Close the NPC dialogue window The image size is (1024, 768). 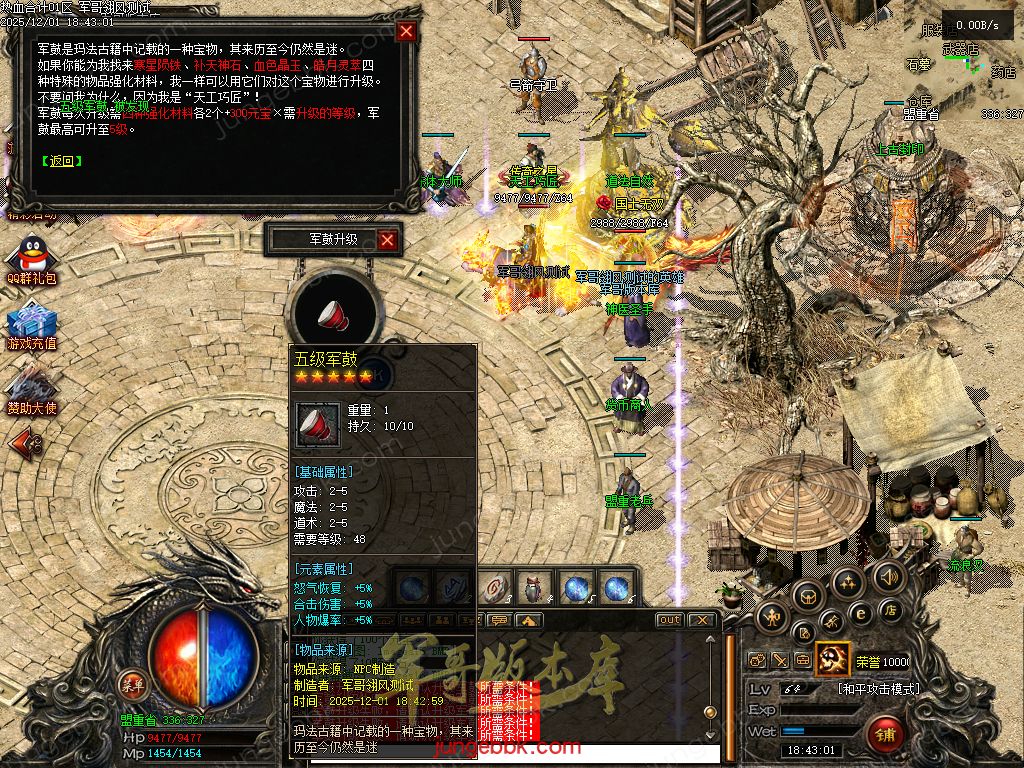406,31
